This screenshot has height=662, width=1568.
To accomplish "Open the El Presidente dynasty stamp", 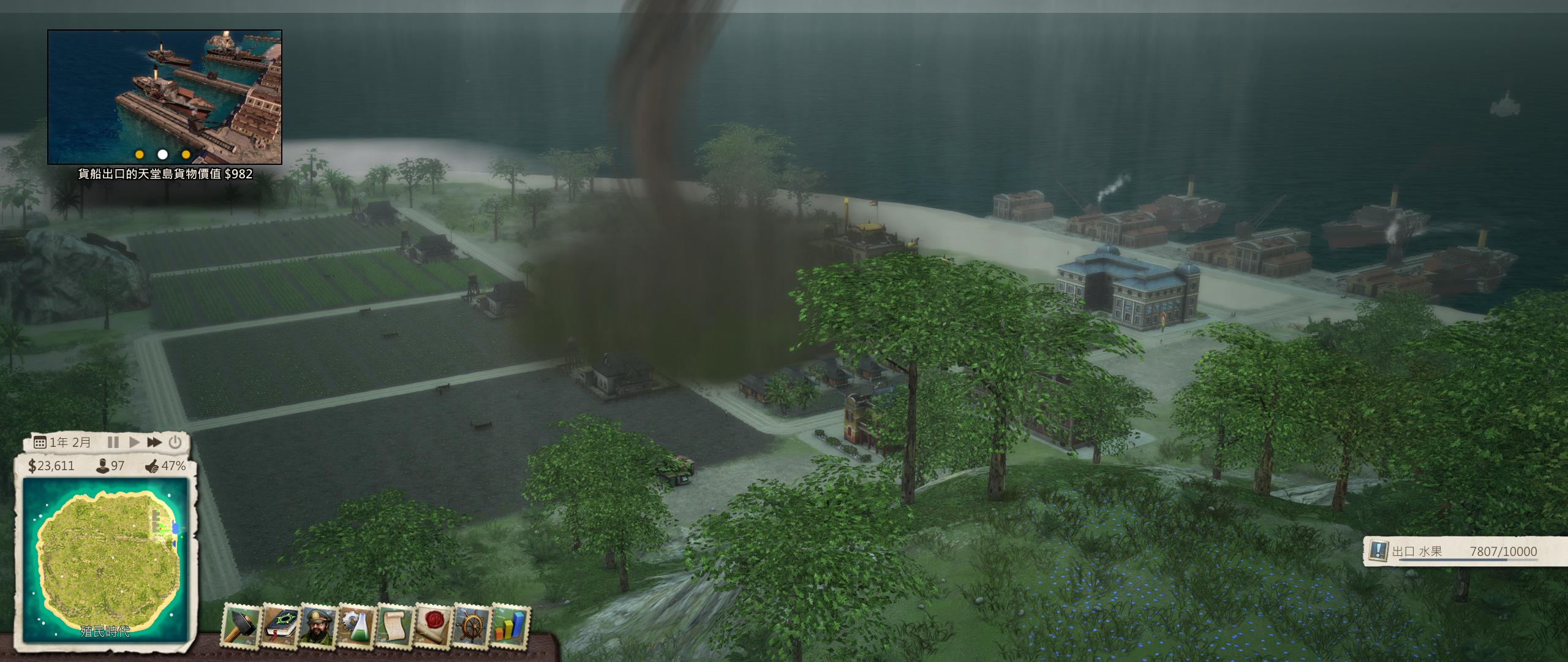I will click(317, 625).
